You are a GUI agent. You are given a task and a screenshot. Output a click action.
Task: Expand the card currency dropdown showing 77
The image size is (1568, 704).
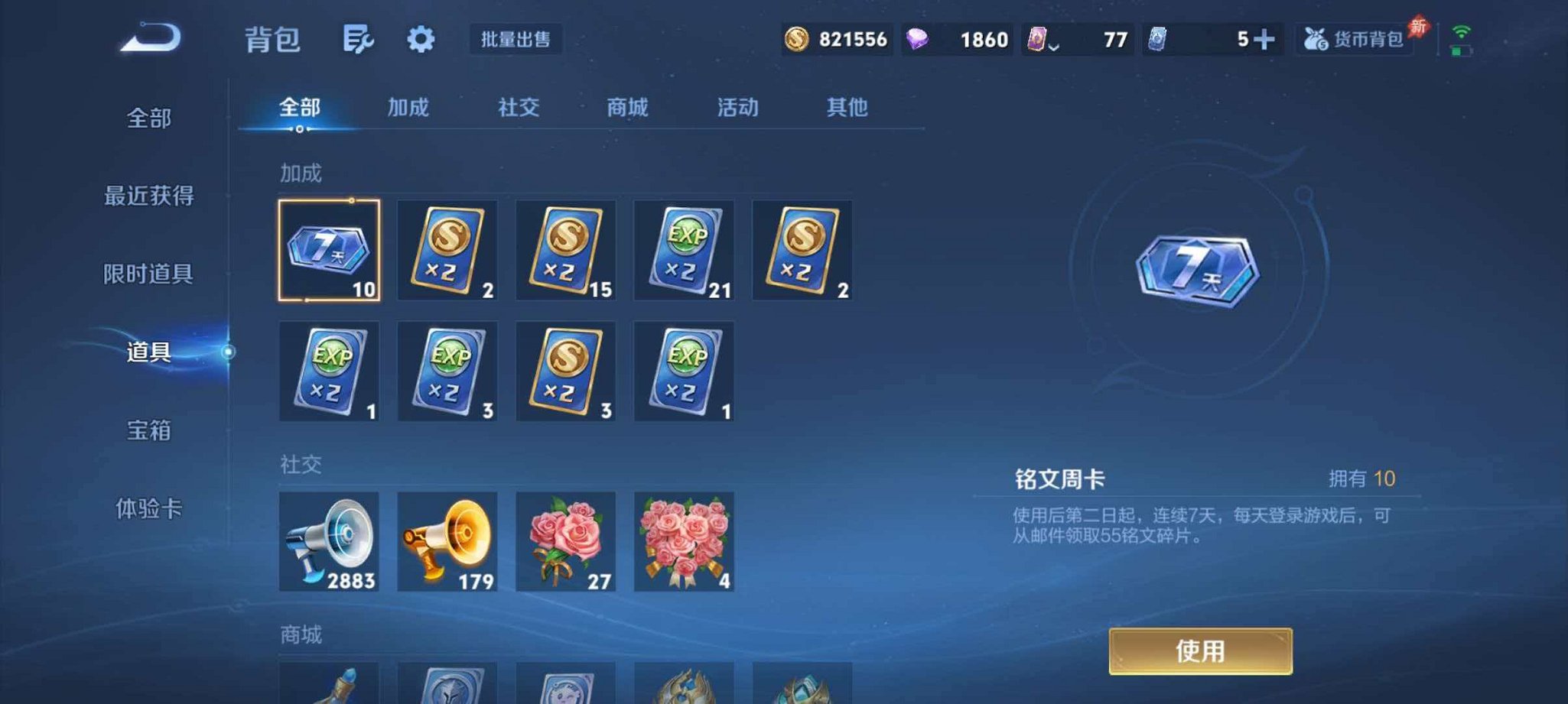pyautogui.click(x=1054, y=43)
